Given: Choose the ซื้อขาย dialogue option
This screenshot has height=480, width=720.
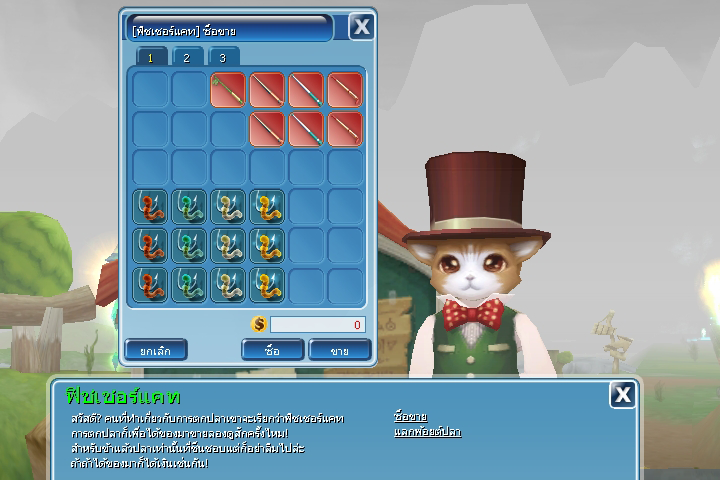Looking at the screenshot, I should 411,416.
